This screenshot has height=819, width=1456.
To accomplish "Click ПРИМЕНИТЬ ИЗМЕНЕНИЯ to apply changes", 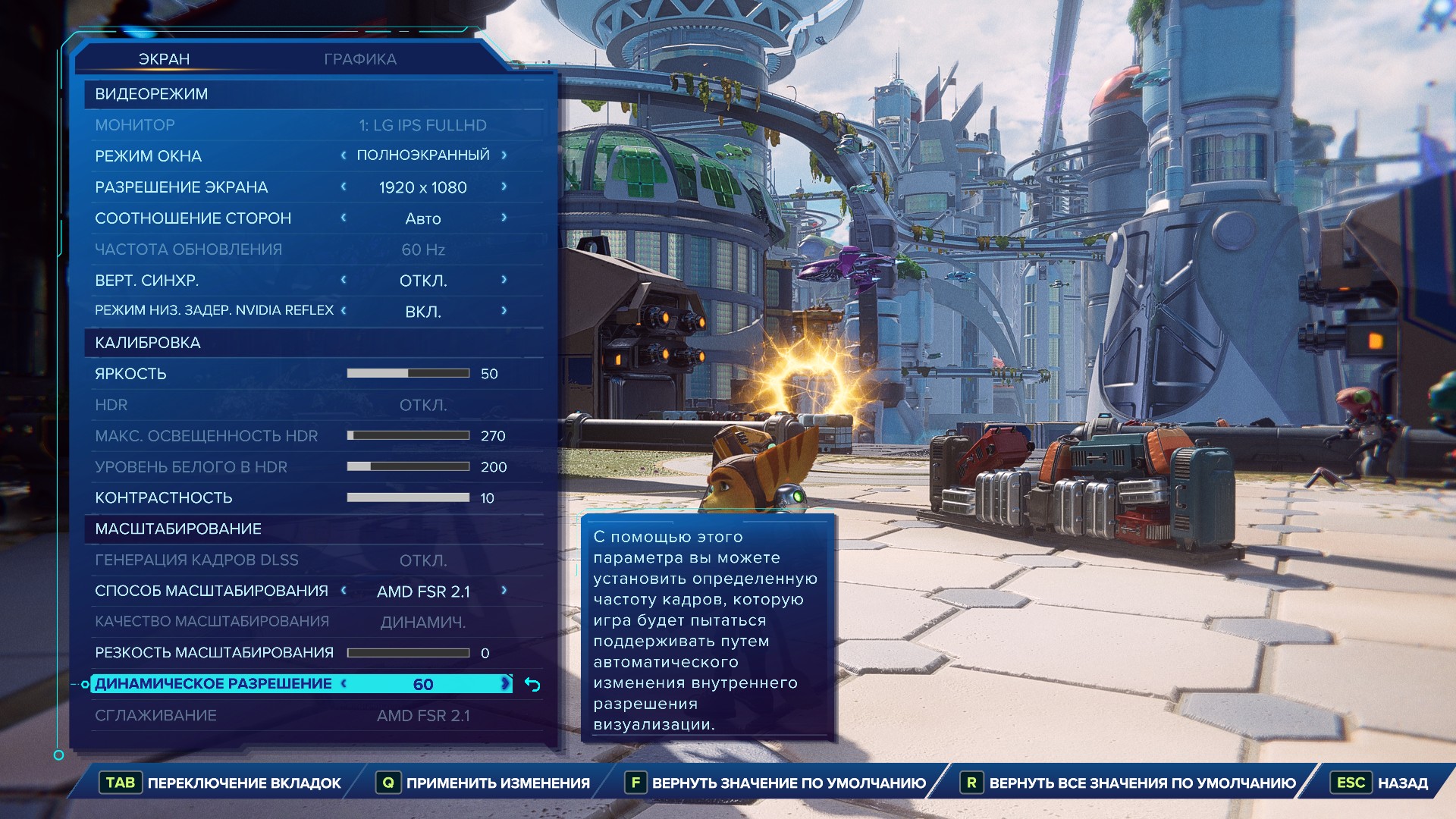I will [497, 783].
